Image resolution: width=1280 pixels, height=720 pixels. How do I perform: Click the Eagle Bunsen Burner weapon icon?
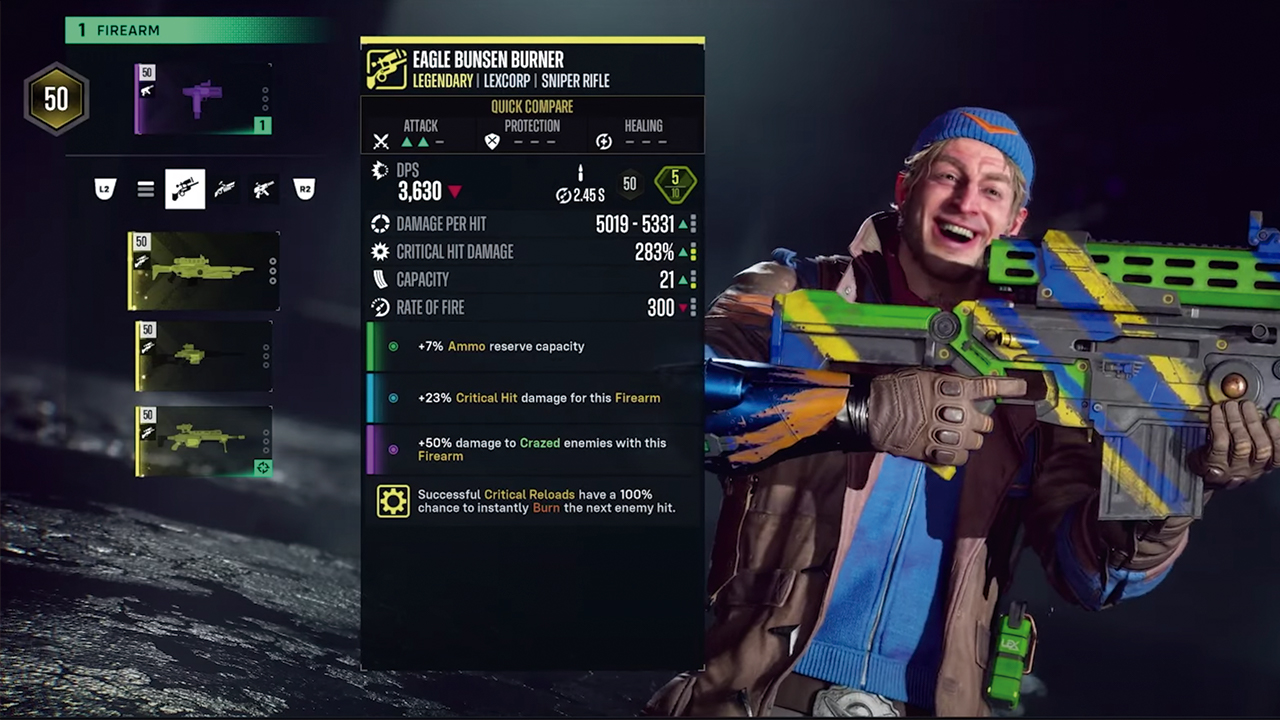tap(386, 69)
